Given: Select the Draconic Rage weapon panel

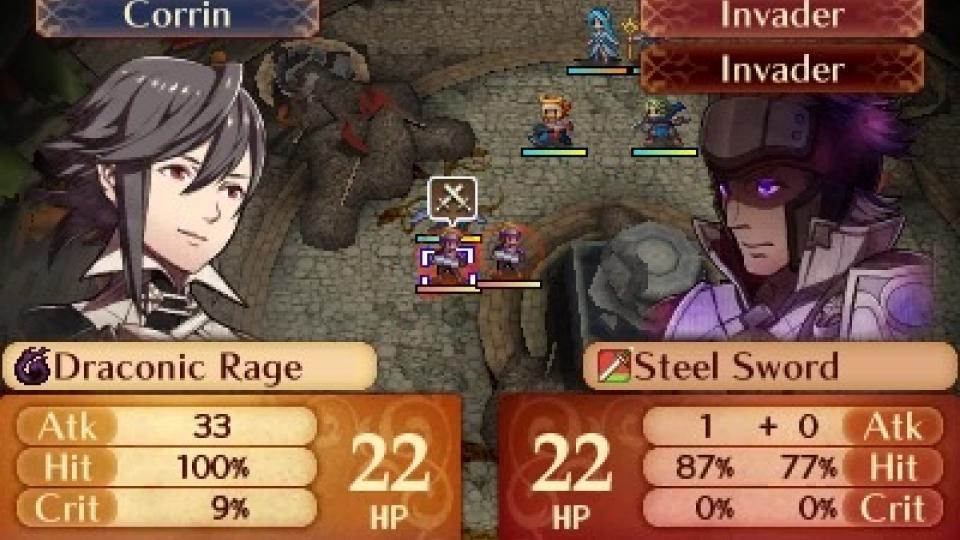Looking at the screenshot, I should [x=190, y=367].
